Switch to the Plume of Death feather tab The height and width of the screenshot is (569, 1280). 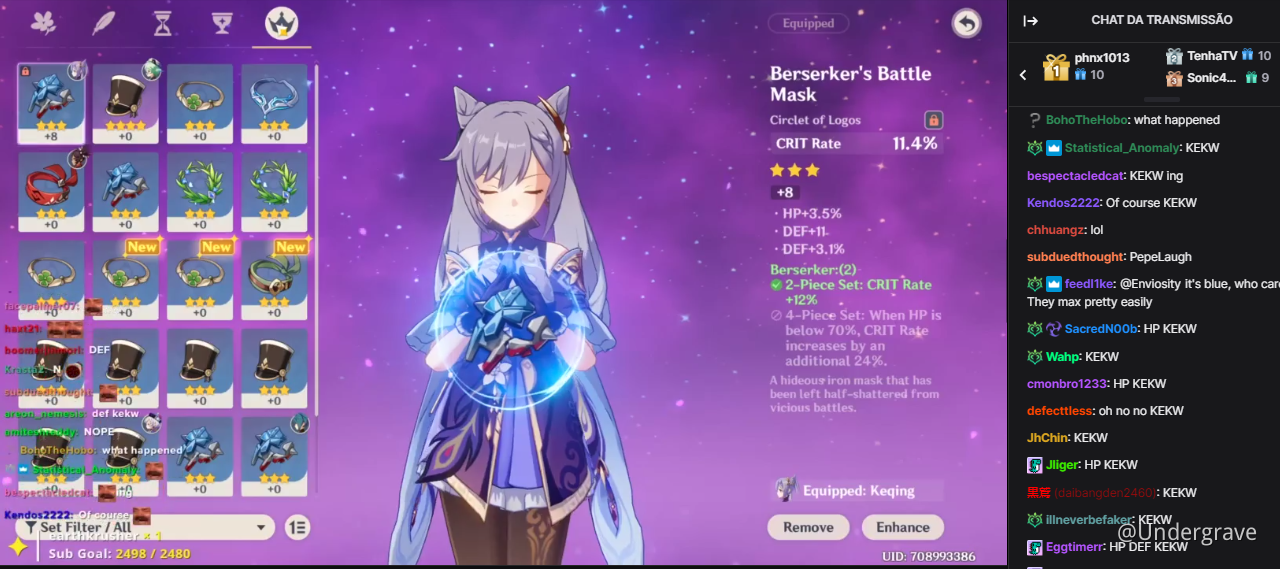pyautogui.click(x=103, y=22)
